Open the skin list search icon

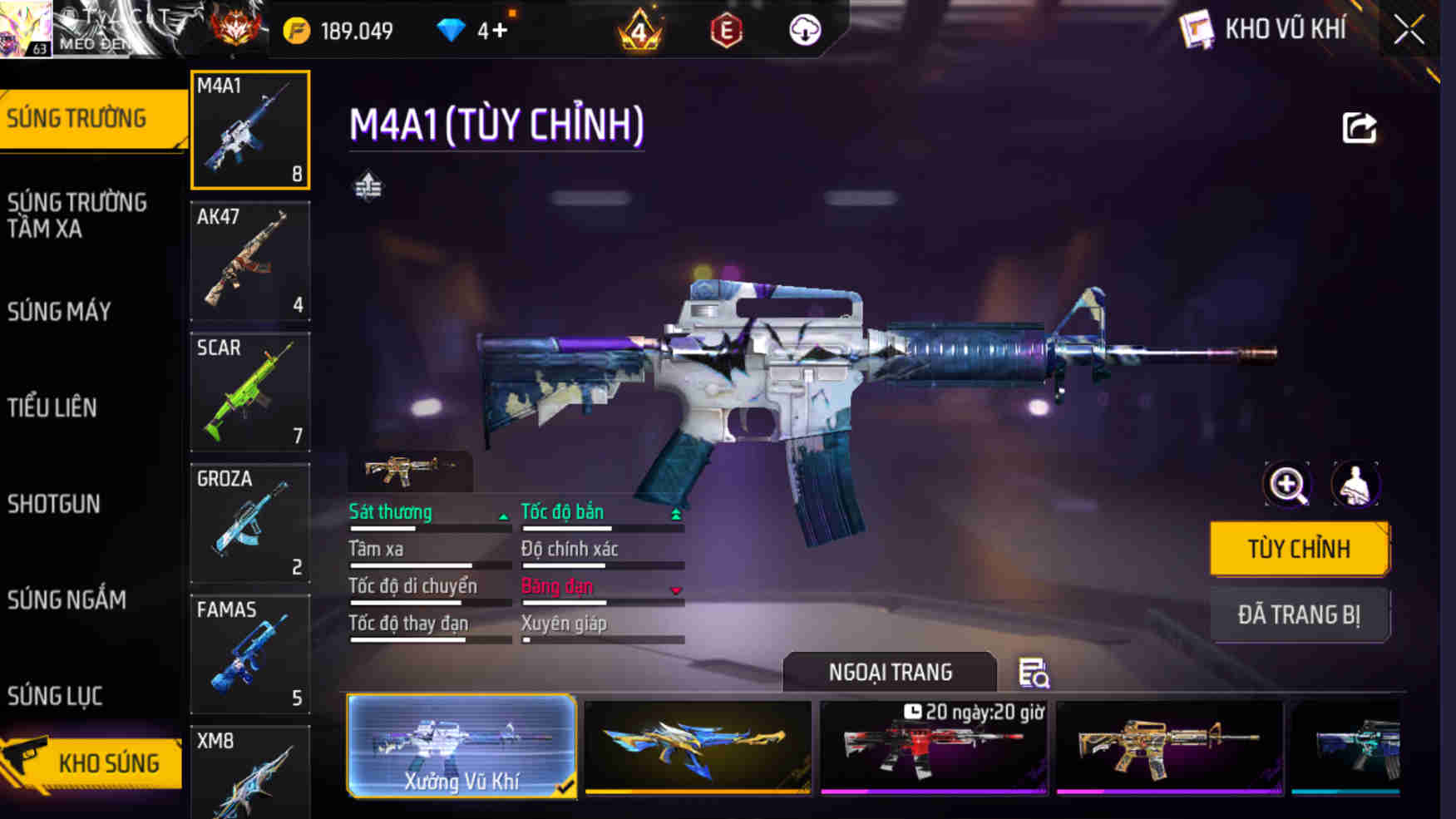1034,673
